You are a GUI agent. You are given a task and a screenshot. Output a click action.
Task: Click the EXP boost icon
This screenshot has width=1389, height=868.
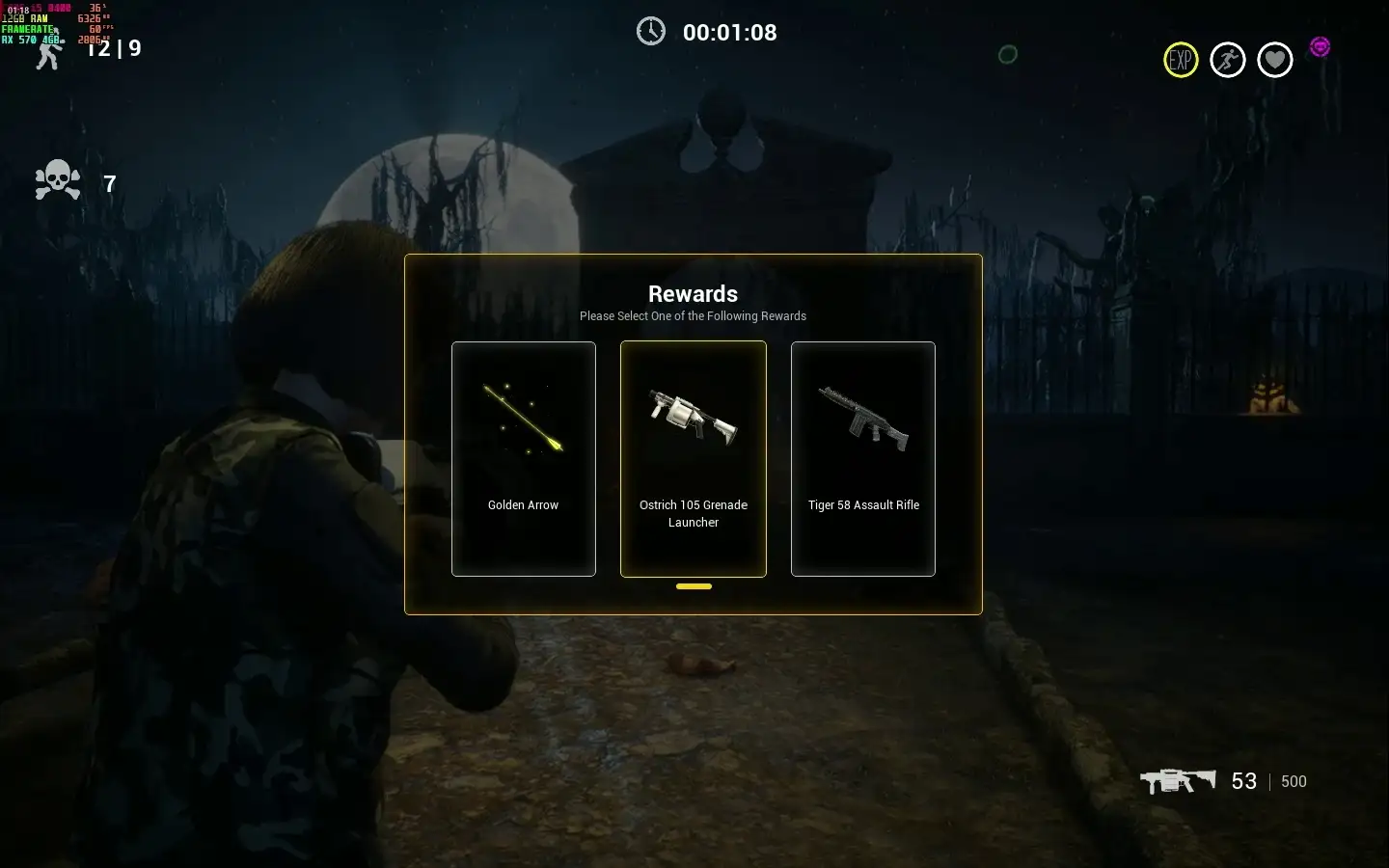pyautogui.click(x=1181, y=60)
